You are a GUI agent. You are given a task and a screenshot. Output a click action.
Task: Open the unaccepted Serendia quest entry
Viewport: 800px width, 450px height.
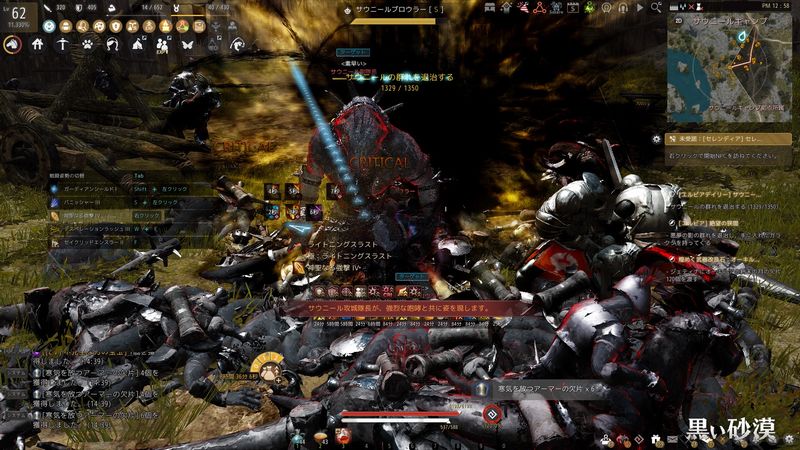pyautogui.click(x=722, y=140)
